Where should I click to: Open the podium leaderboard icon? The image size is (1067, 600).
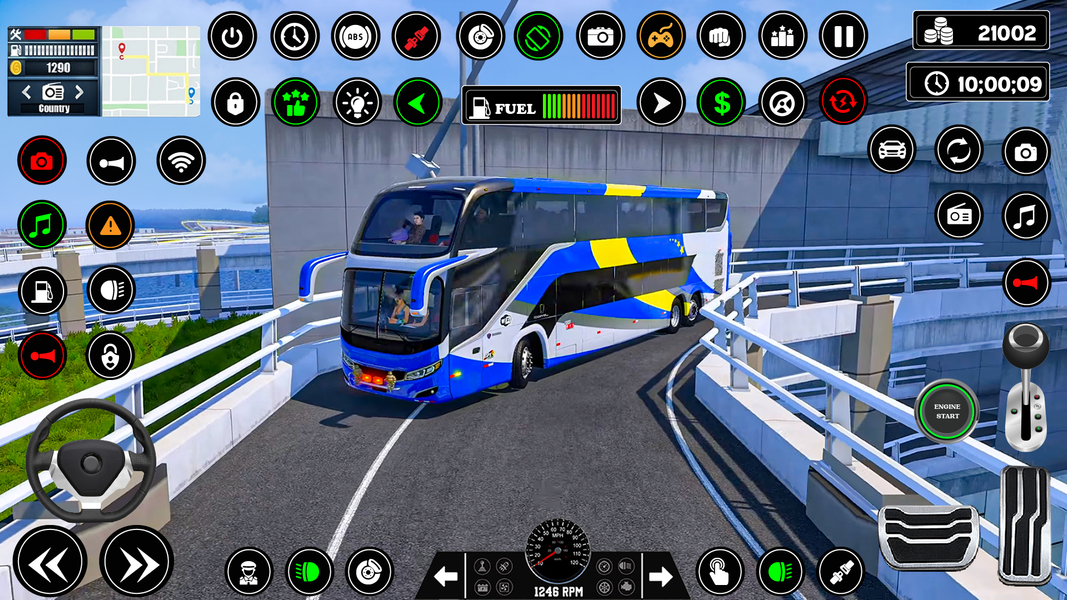pyautogui.click(x=782, y=37)
